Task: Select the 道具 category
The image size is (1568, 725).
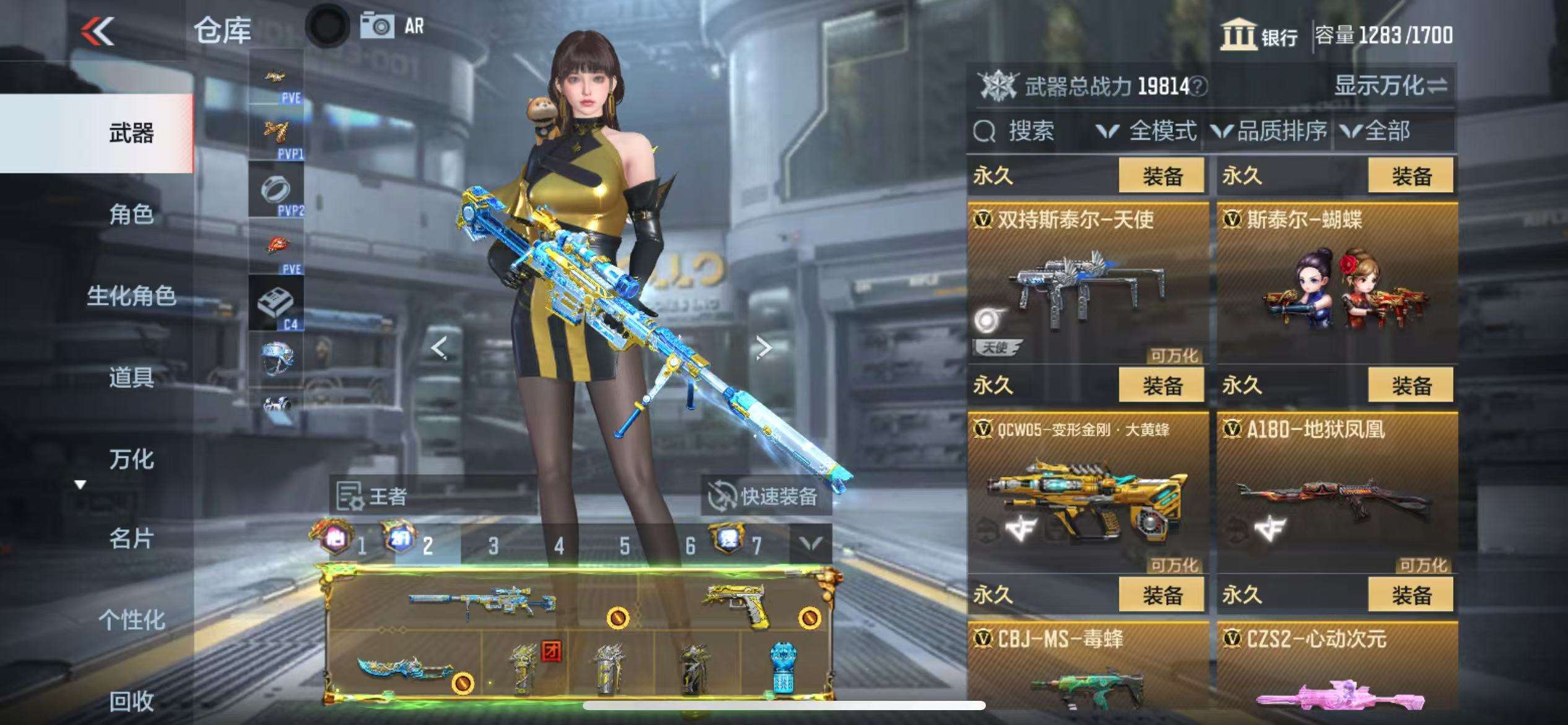Action: (131, 377)
